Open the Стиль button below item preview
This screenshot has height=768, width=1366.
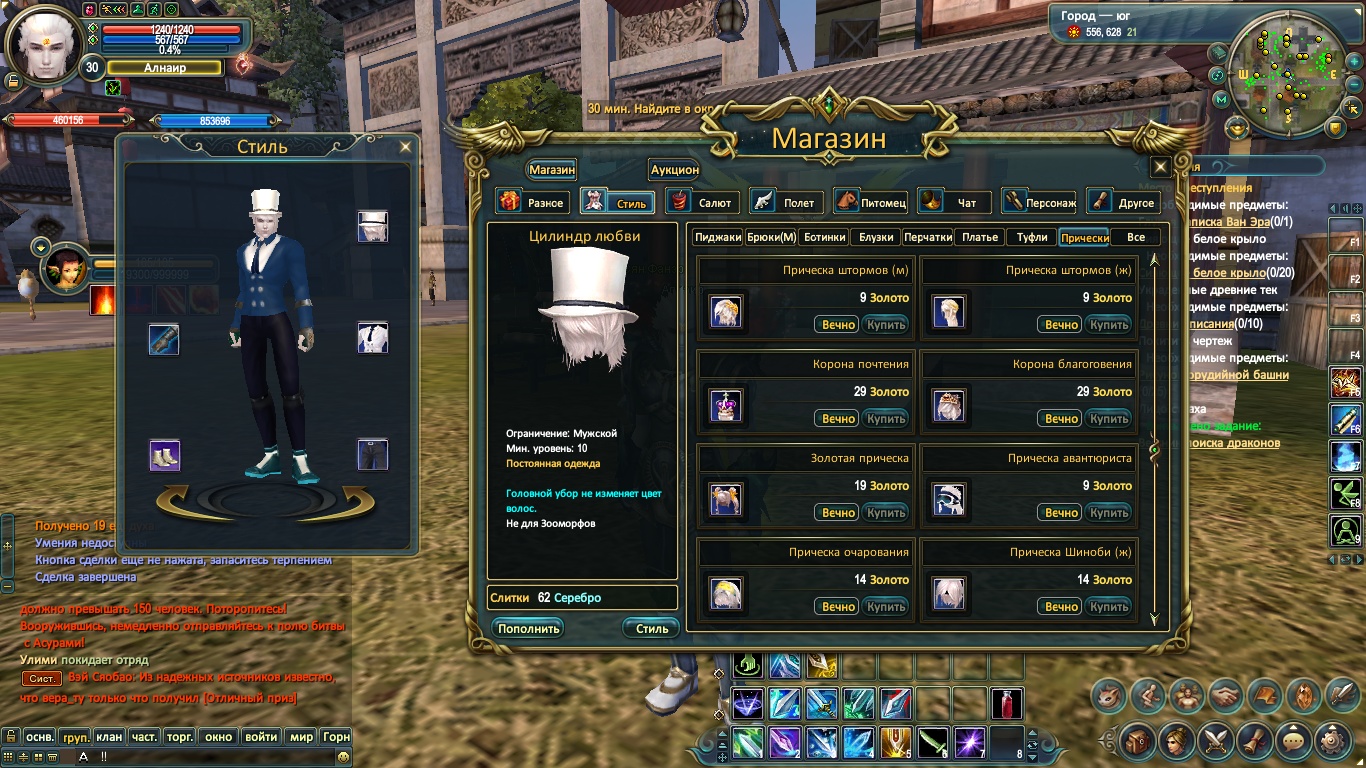(x=652, y=628)
